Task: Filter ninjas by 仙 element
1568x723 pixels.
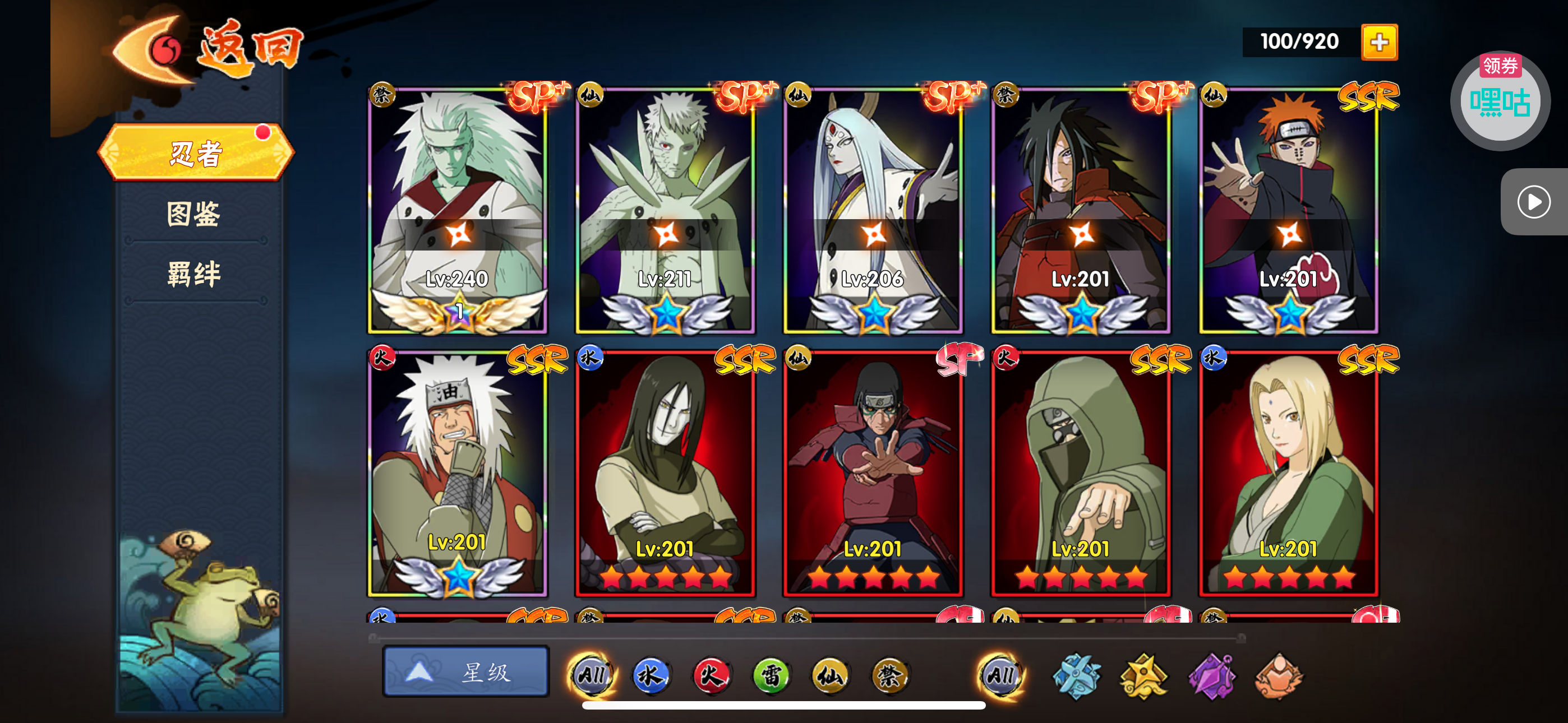Action: click(x=829, y=675)
